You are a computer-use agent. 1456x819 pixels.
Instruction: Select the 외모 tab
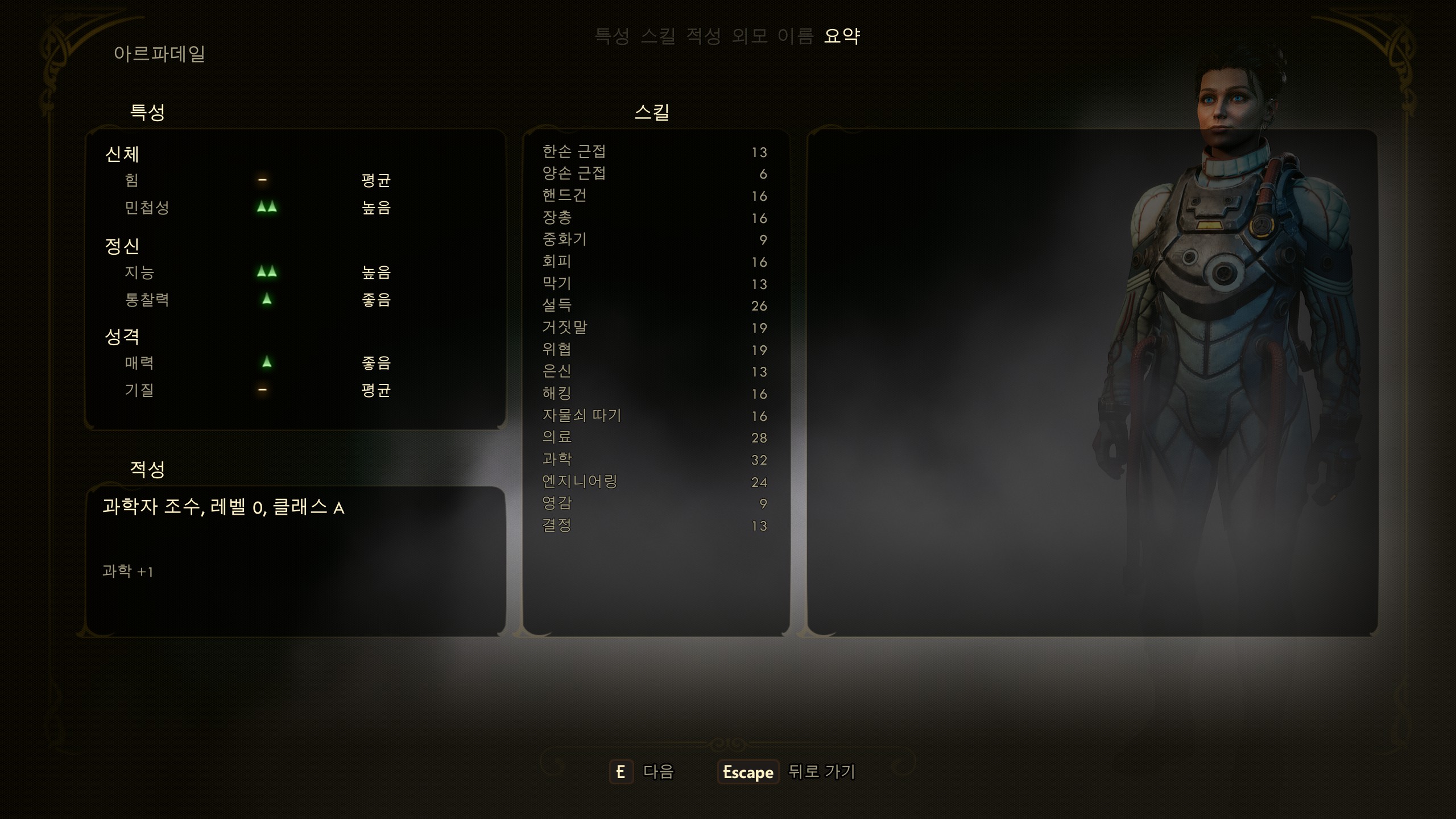click(748, 36)
